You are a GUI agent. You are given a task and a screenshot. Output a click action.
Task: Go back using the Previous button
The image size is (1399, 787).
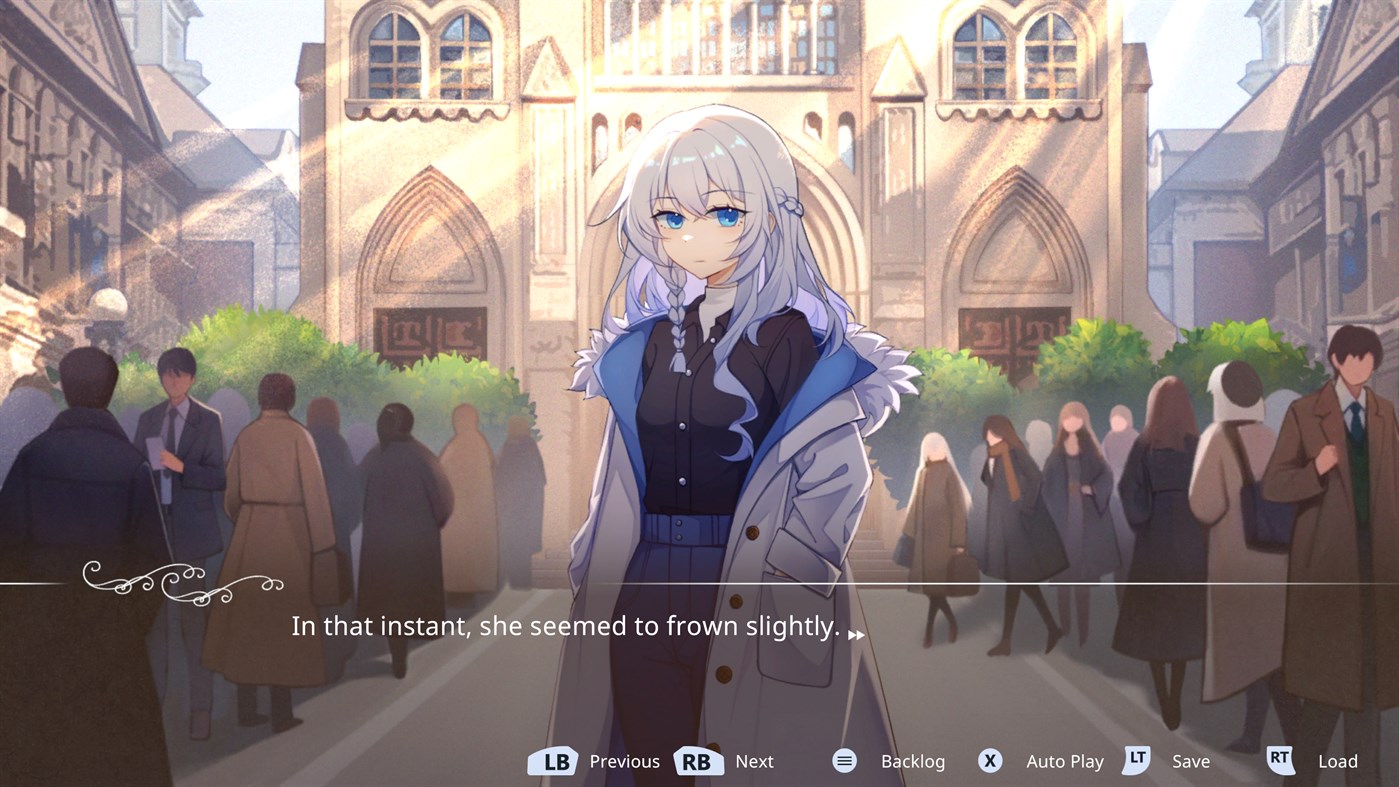[x=624, y=760]
